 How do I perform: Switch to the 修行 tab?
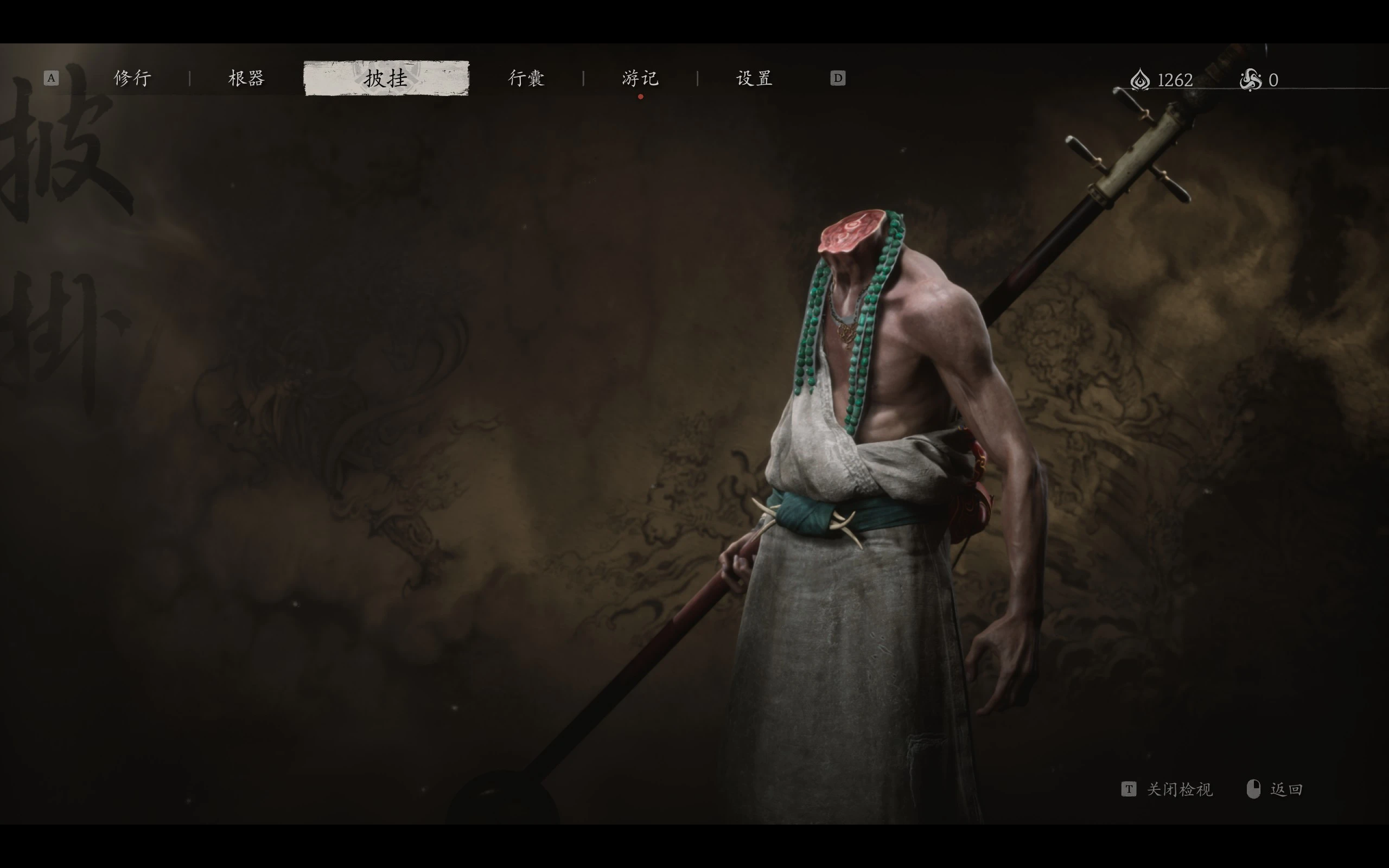point(132,78)
